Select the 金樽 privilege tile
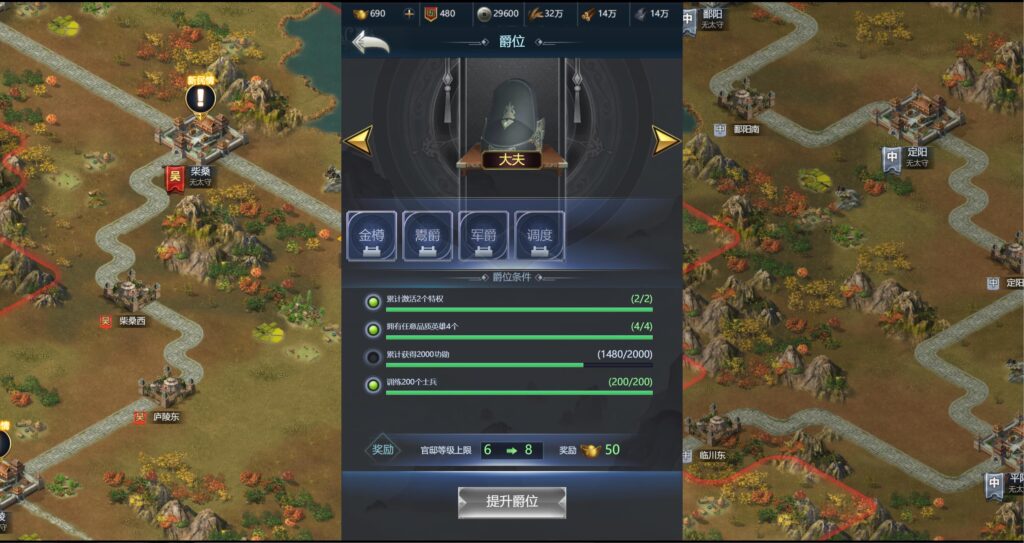This screenshot has width=1024, height=543. click(372, 237)
